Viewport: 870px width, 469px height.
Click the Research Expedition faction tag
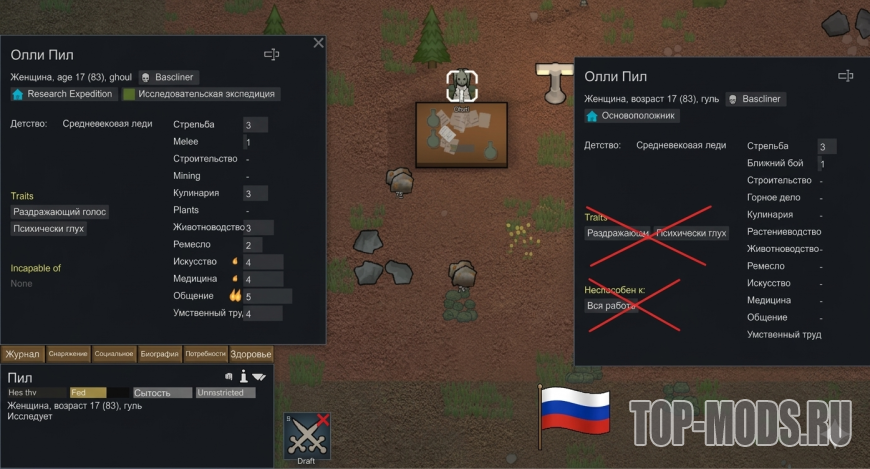coord(62,94)
